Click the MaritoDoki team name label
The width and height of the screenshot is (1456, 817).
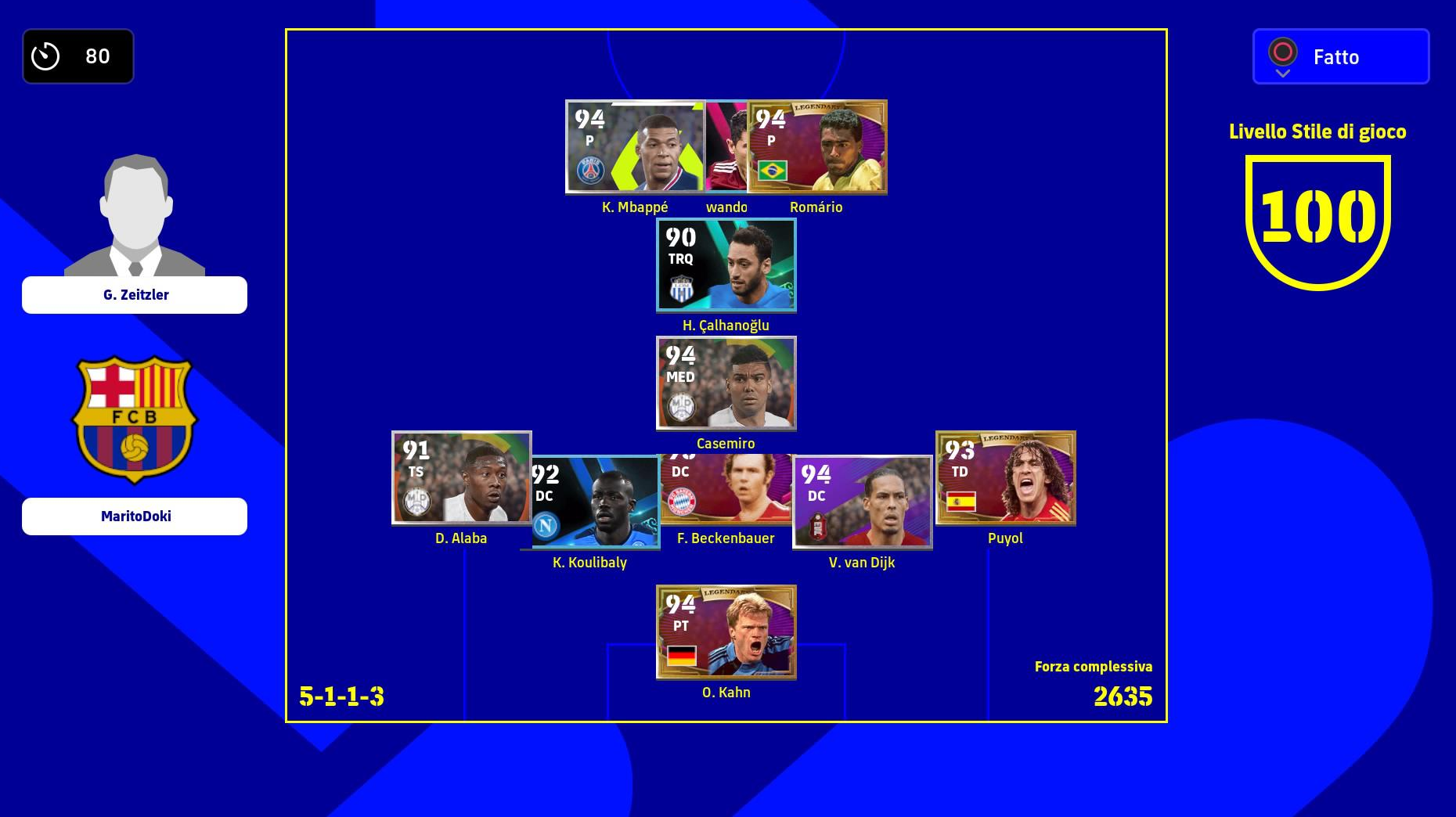click(x=135, y=516)
